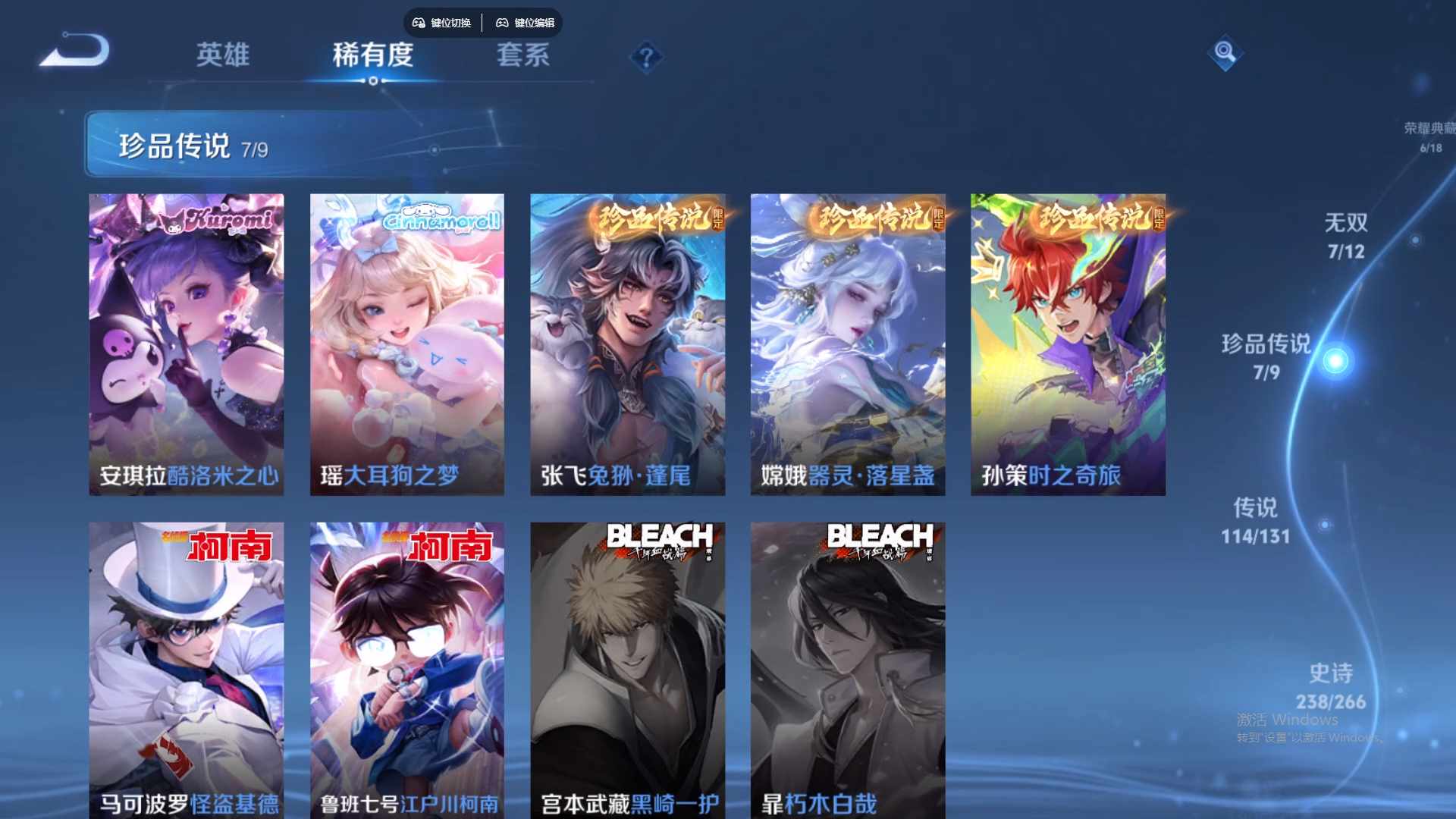View the 朽木白哉 BLEACH skin card
Image resolution: width=1456 pixels, height=819 pixels.
click(848, 669)
